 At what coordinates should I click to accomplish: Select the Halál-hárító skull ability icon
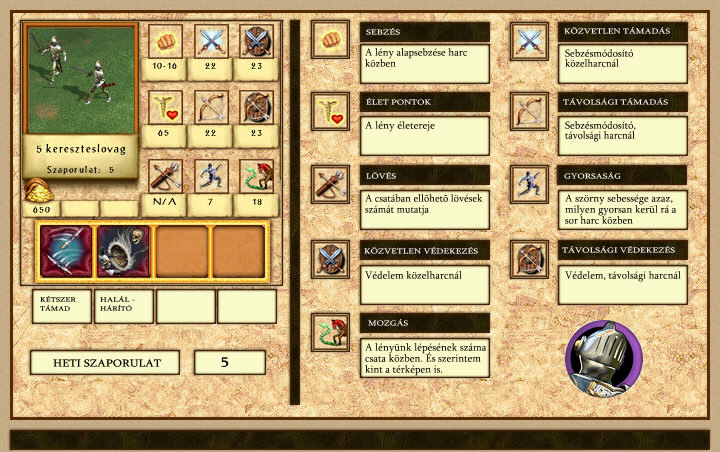tap(123, 251)
